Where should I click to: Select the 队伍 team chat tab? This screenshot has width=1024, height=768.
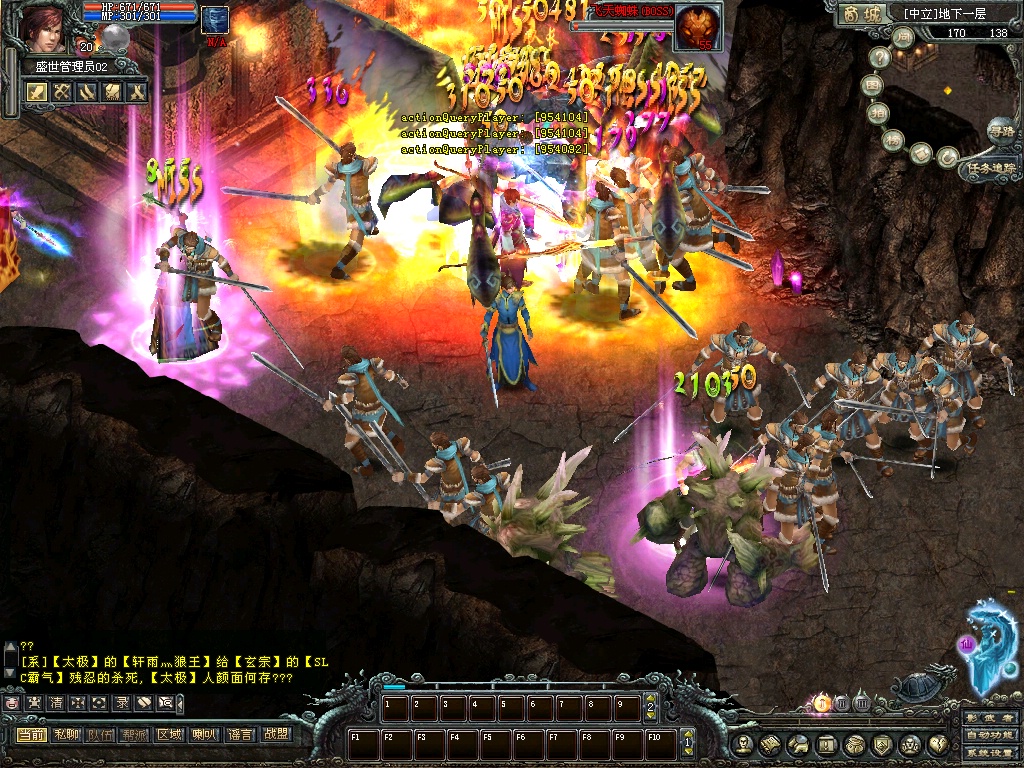pyautogui.click(x=100, y=735)
